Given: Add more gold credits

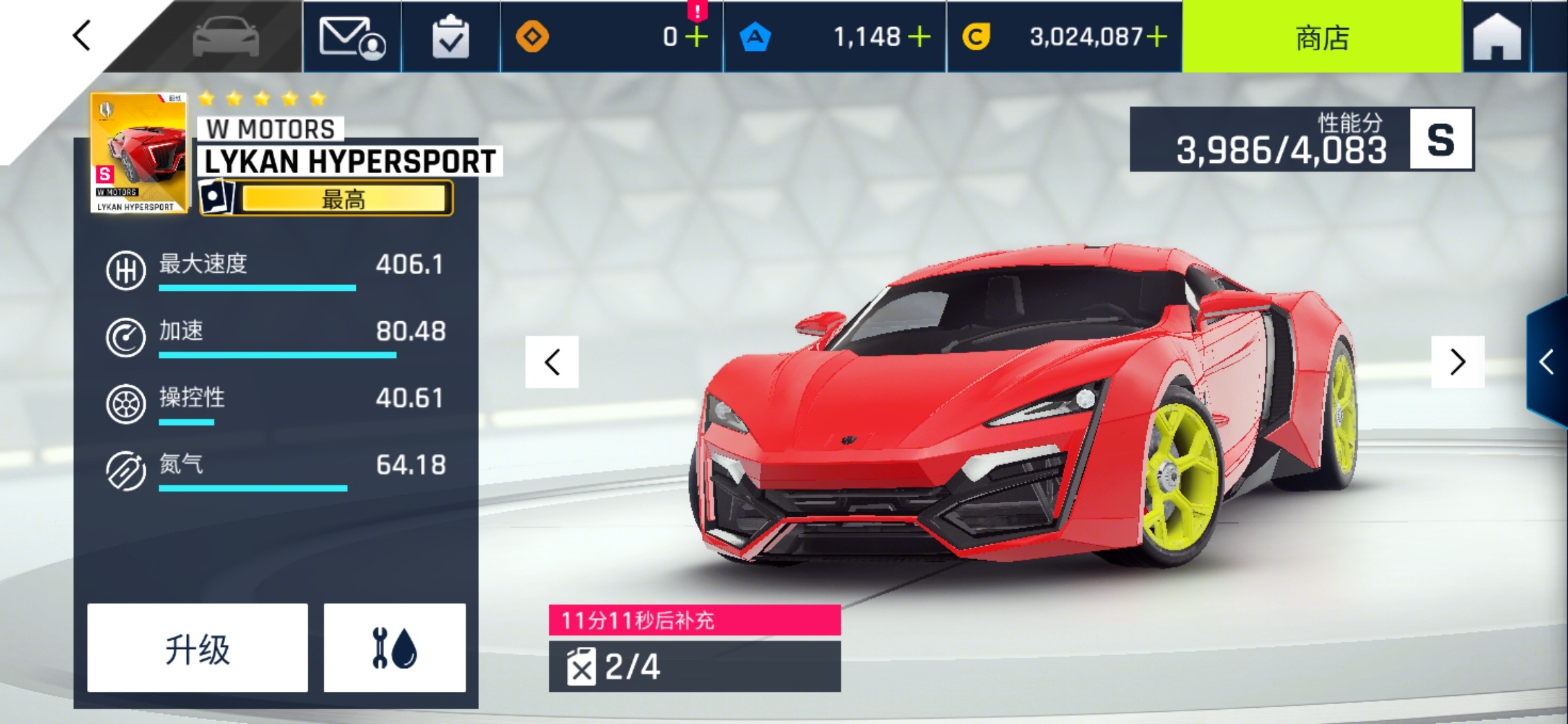Looking at the screenshot, I should click(x=1157, y=38).
